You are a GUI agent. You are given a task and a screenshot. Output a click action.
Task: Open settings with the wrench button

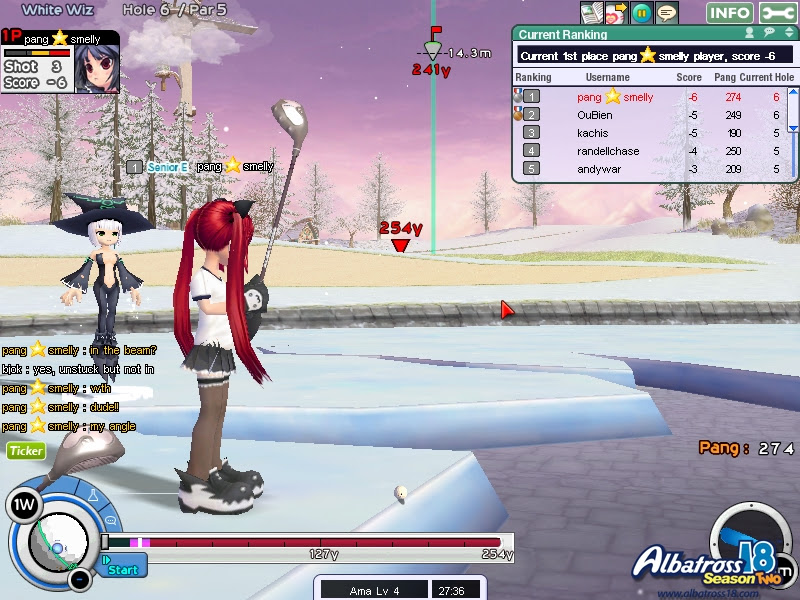(778, 13)
